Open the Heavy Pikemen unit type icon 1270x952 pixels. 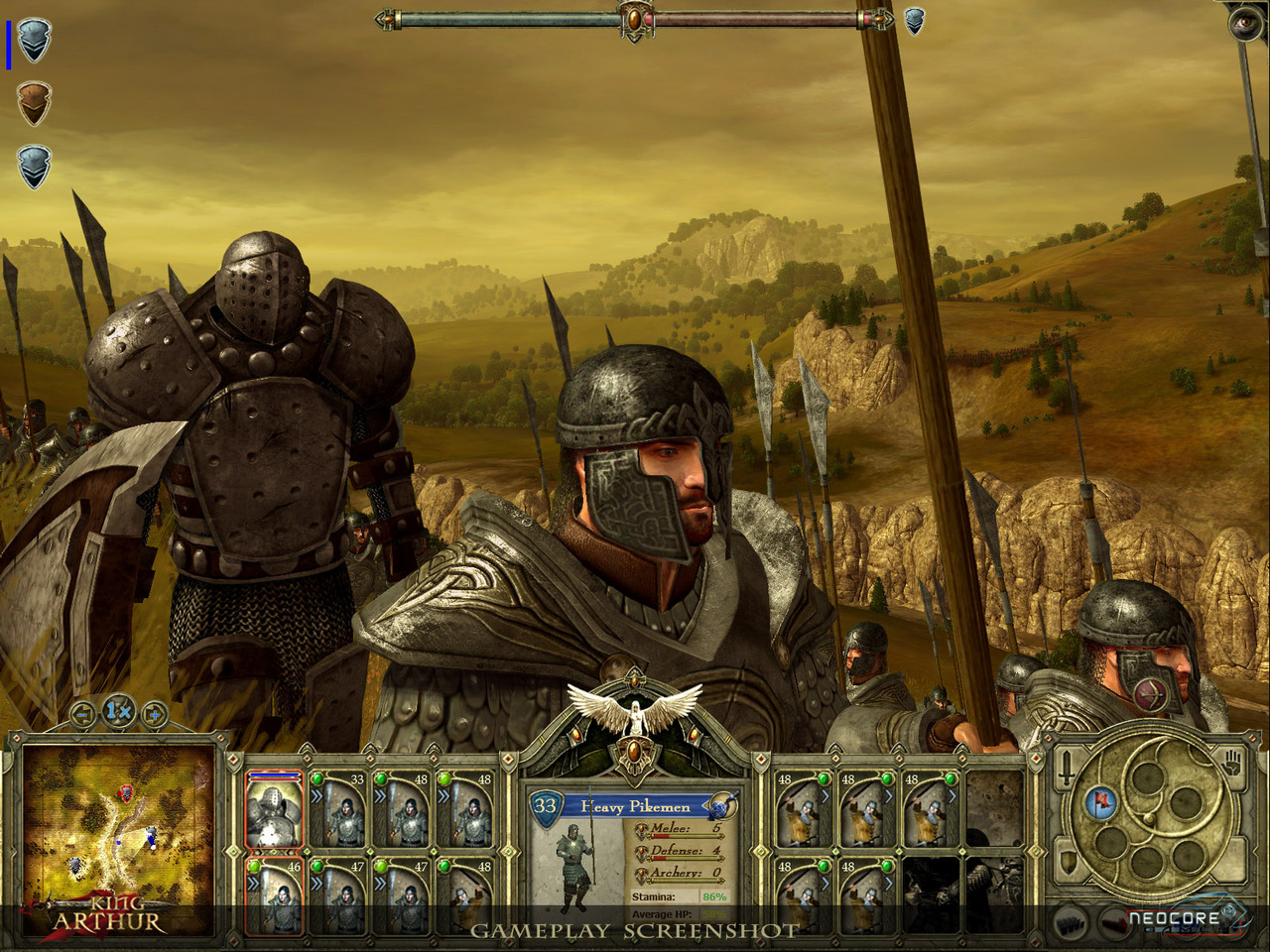[722, 805]
